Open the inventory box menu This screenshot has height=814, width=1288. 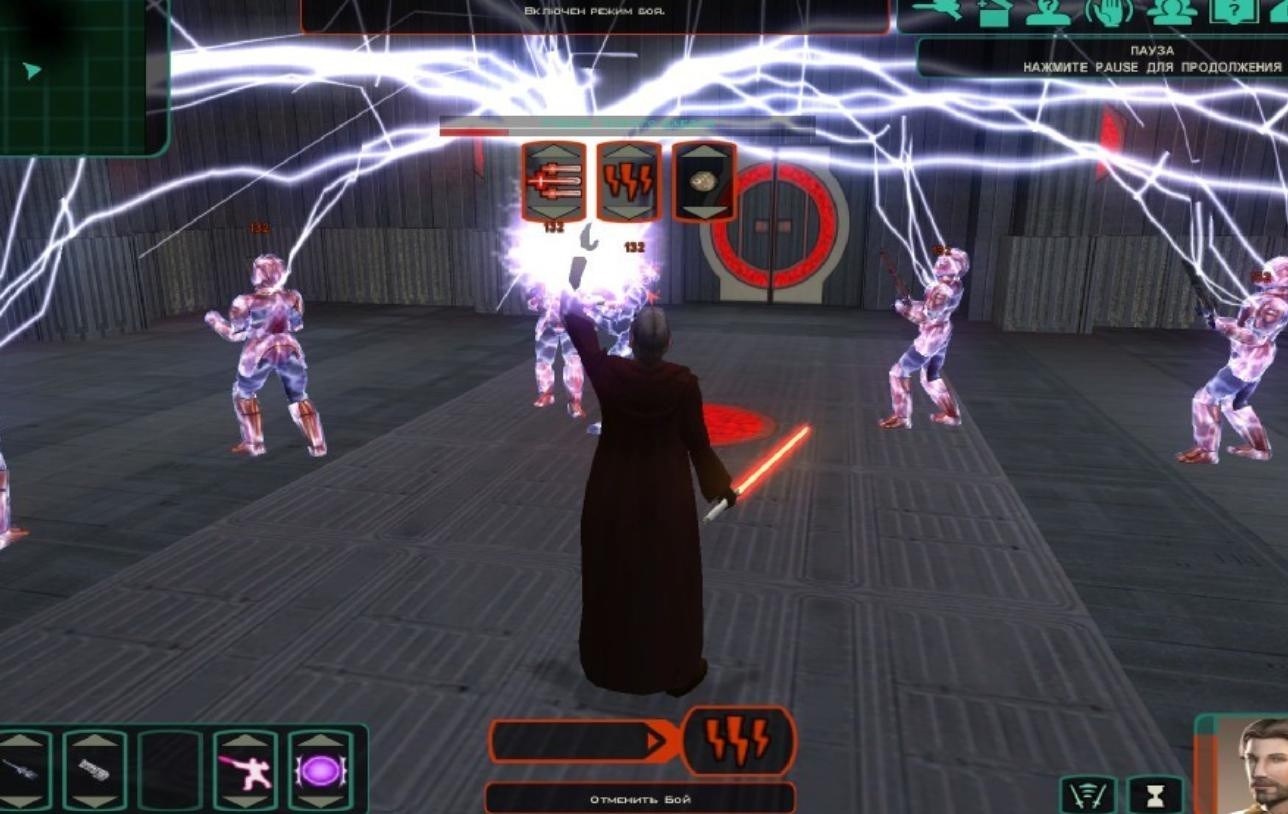[x=994, y=12]
